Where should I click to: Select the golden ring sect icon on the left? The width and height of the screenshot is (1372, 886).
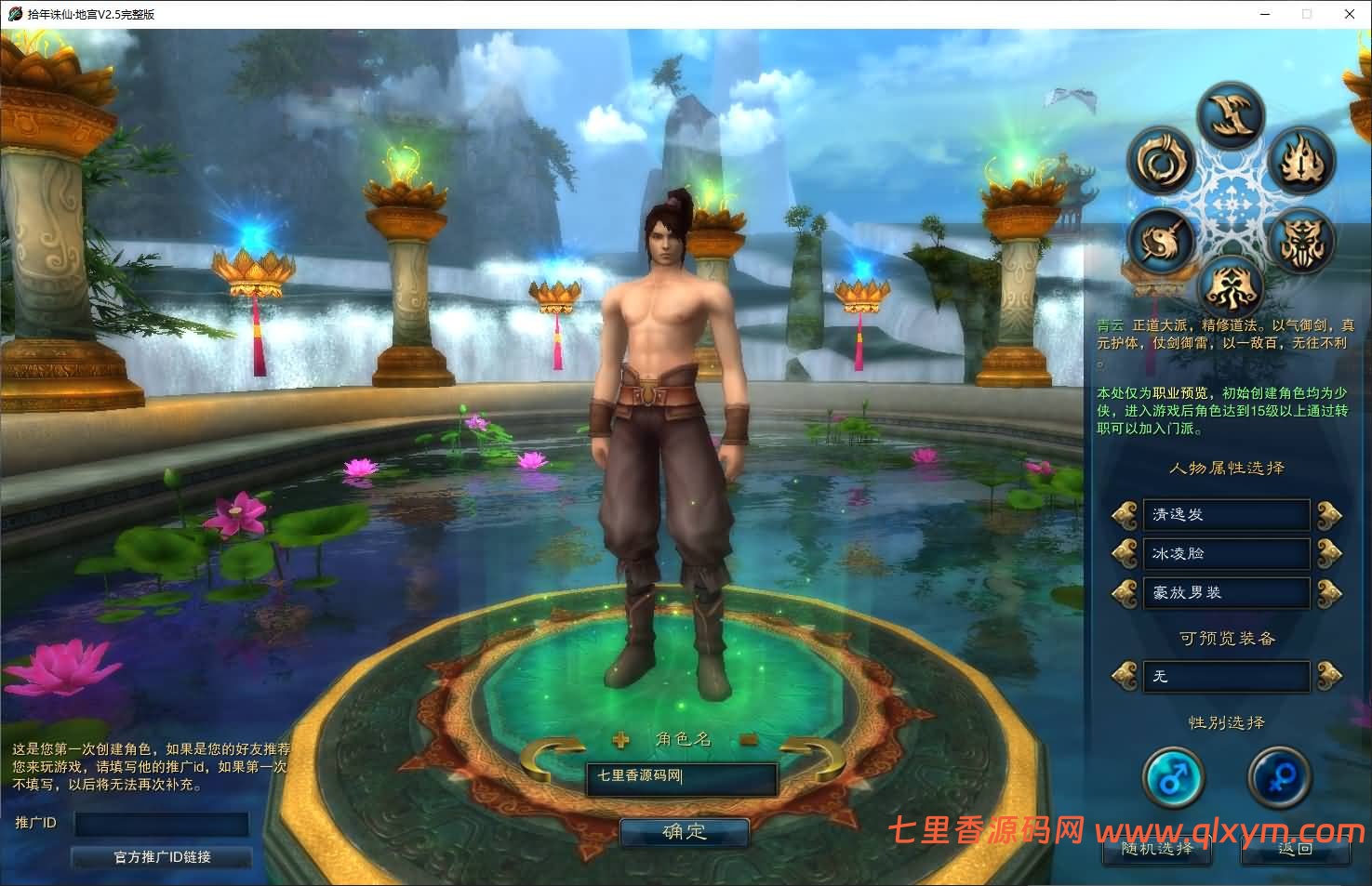tap(1160, 160)
